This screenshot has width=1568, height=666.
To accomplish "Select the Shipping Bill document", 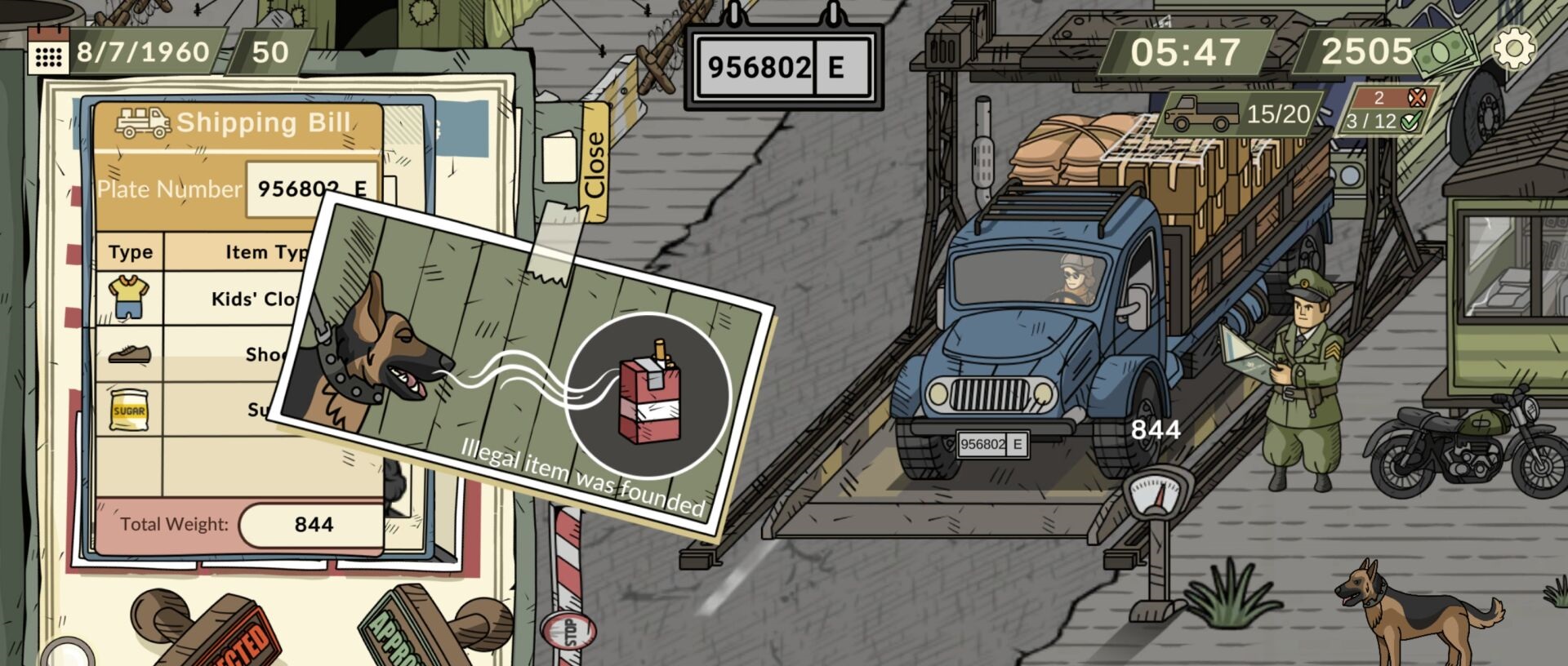I will point(237,122).
